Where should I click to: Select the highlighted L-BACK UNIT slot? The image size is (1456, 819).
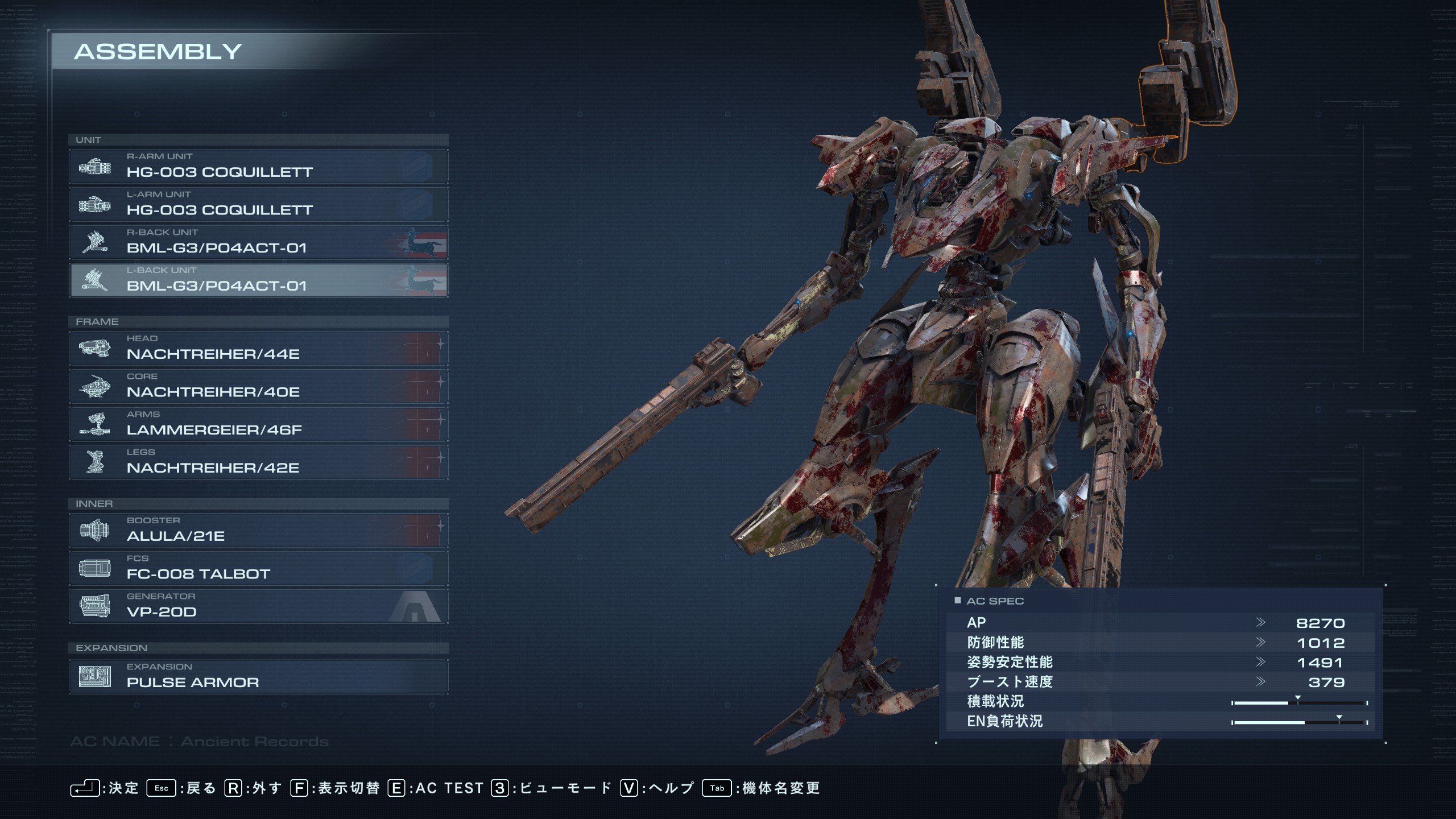(x=259, y=280)
